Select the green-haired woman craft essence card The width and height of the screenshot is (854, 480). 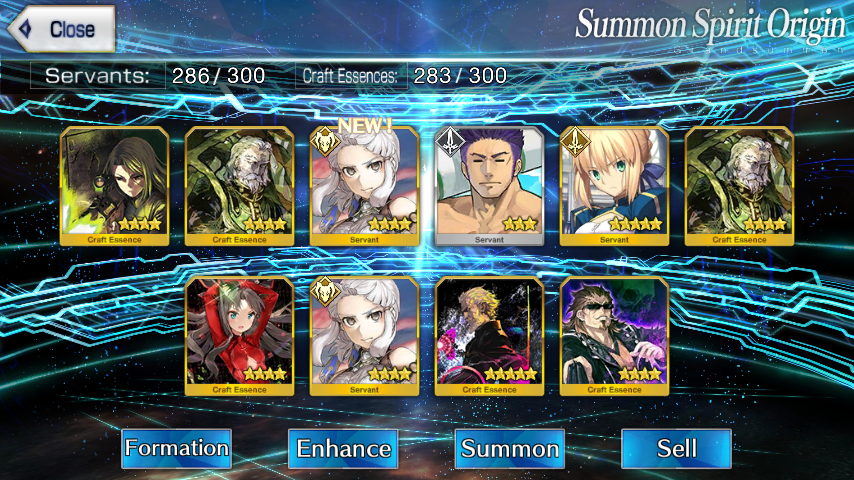(115, 186)
